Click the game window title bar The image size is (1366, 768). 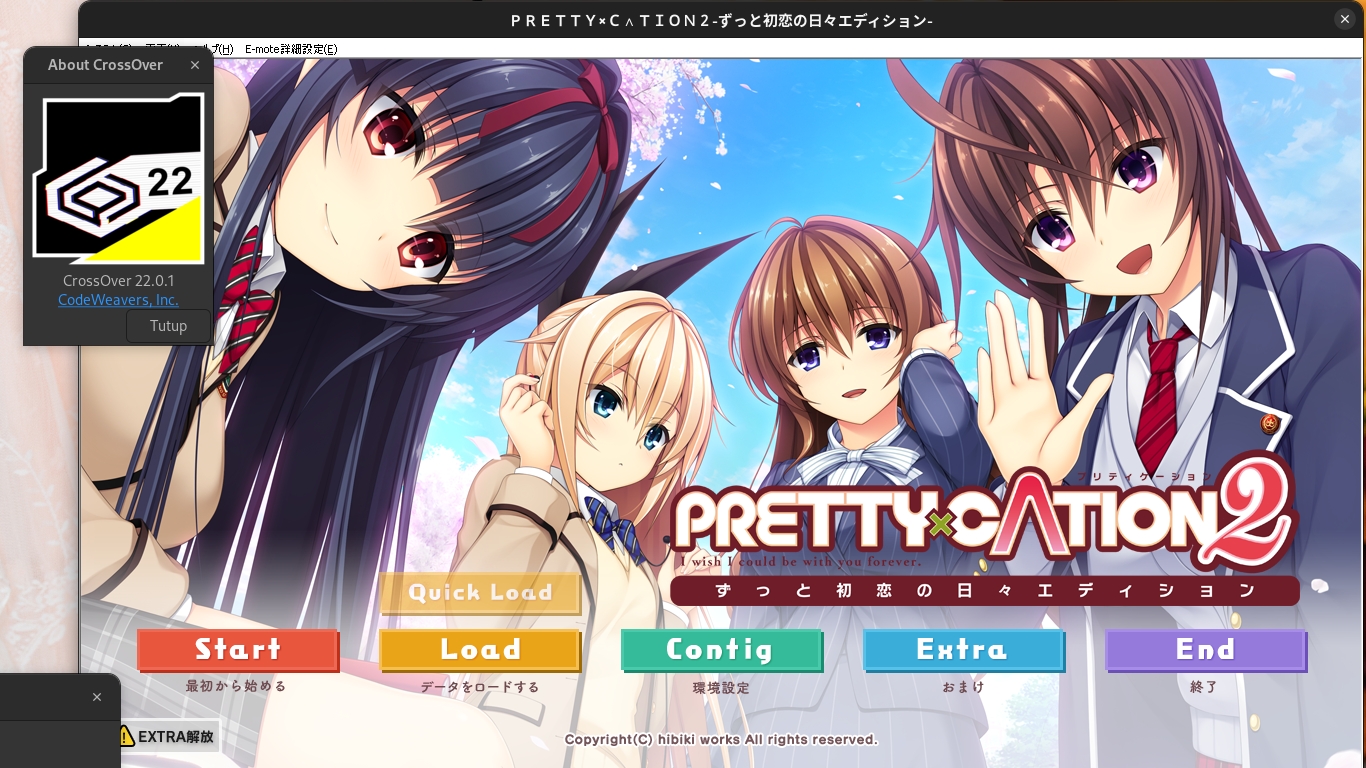[x=720, y=19]
